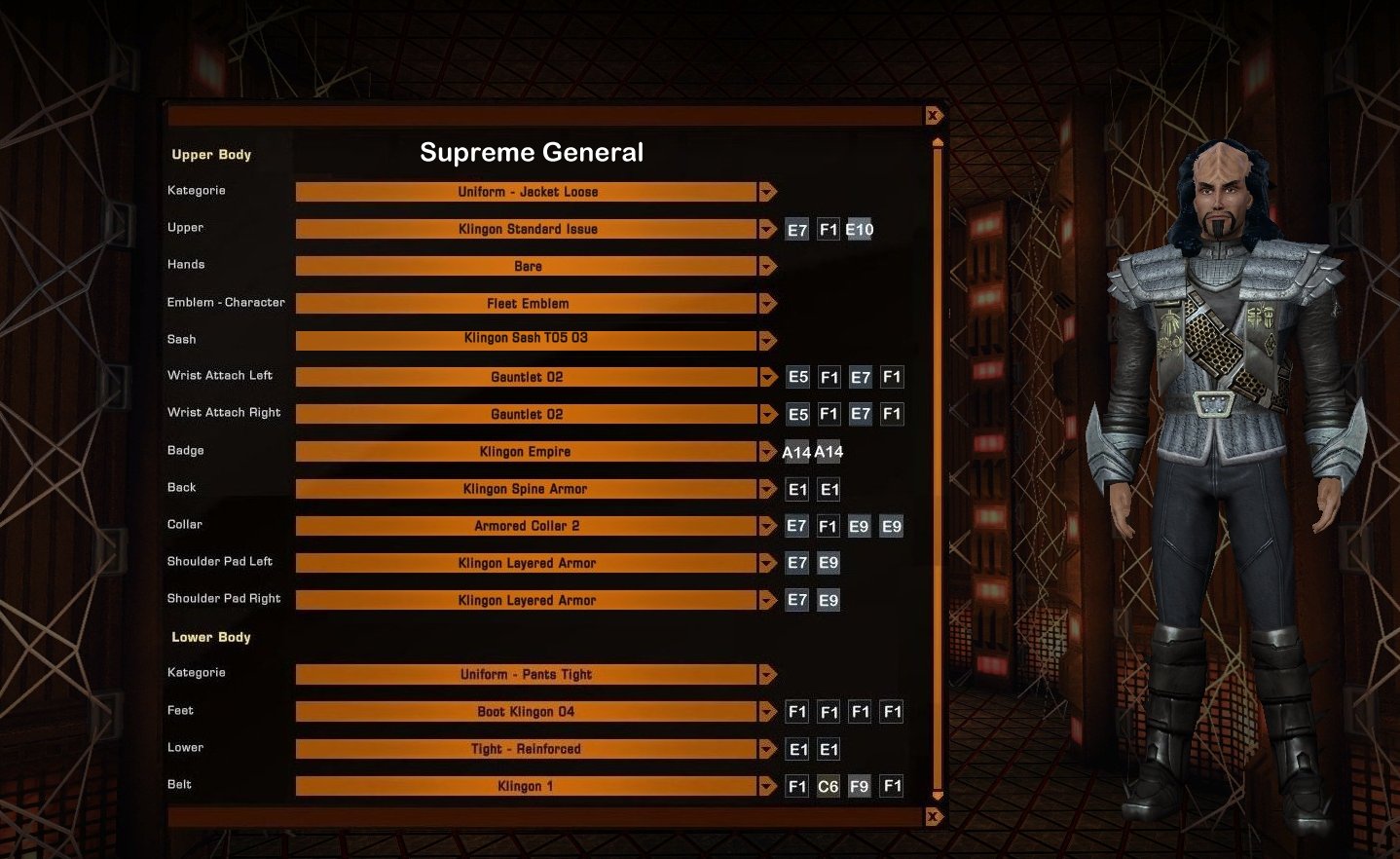Pick the Boot Klingon 04 feet option
The image size is (1400, 859).
click(527, 712)
